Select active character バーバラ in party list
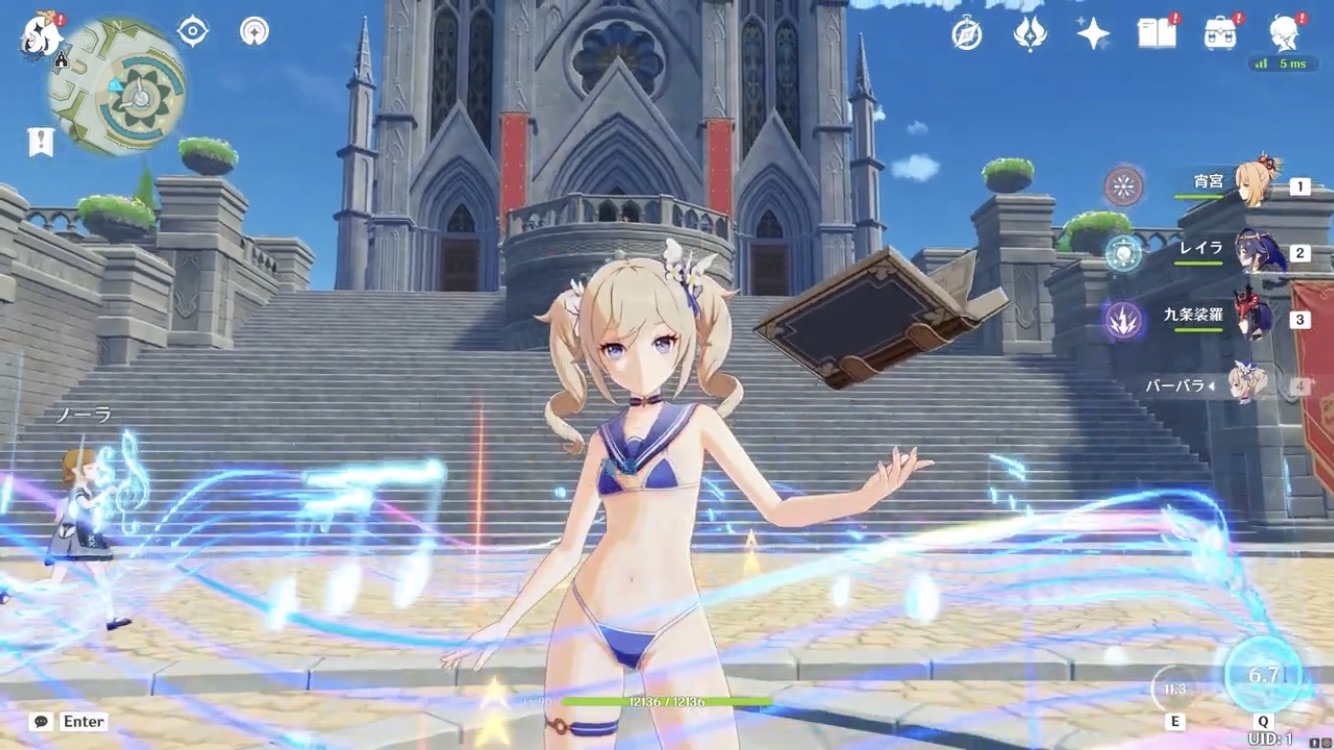Image resolution: width=1334 pixels, height=750 pixels. click(x=1245, y=384)
